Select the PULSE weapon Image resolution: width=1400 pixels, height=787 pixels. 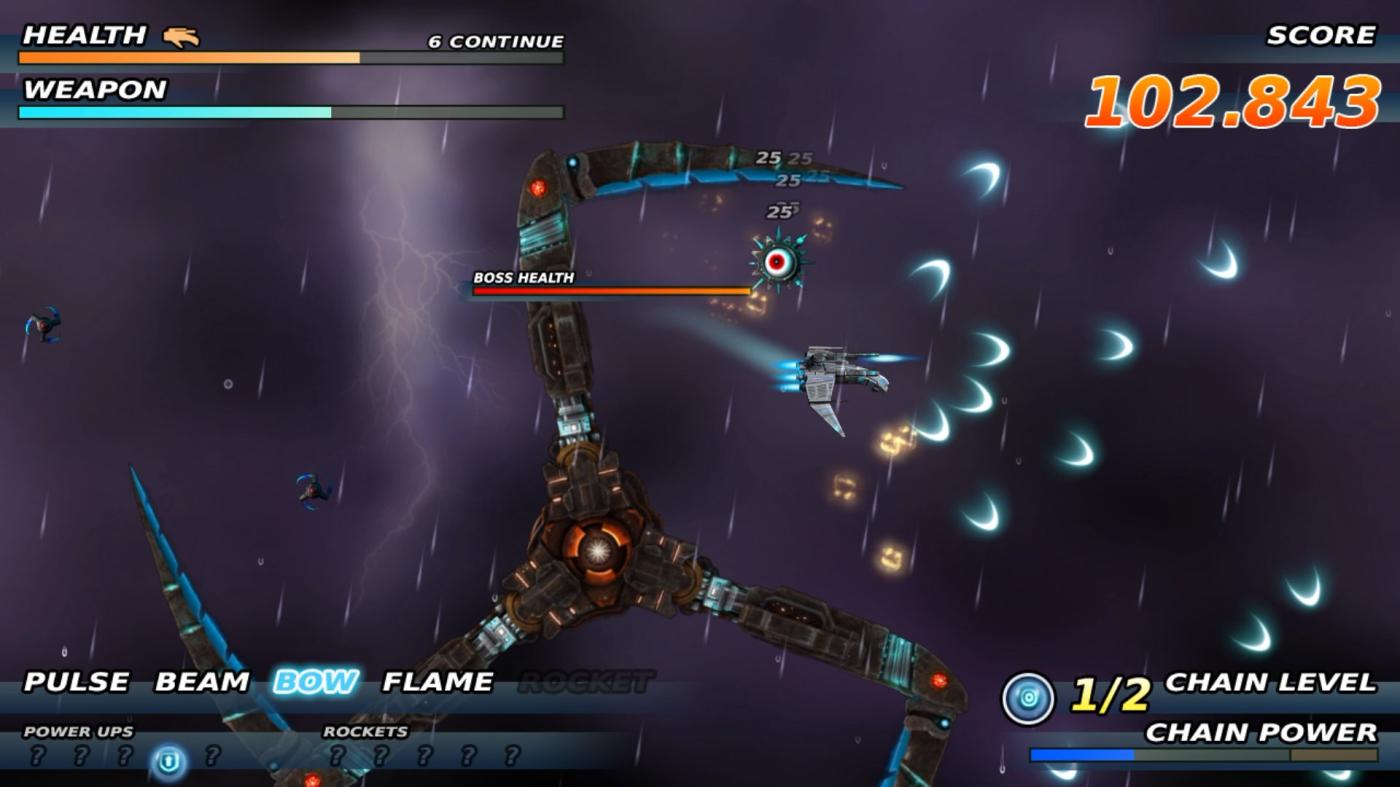[76, 682]
